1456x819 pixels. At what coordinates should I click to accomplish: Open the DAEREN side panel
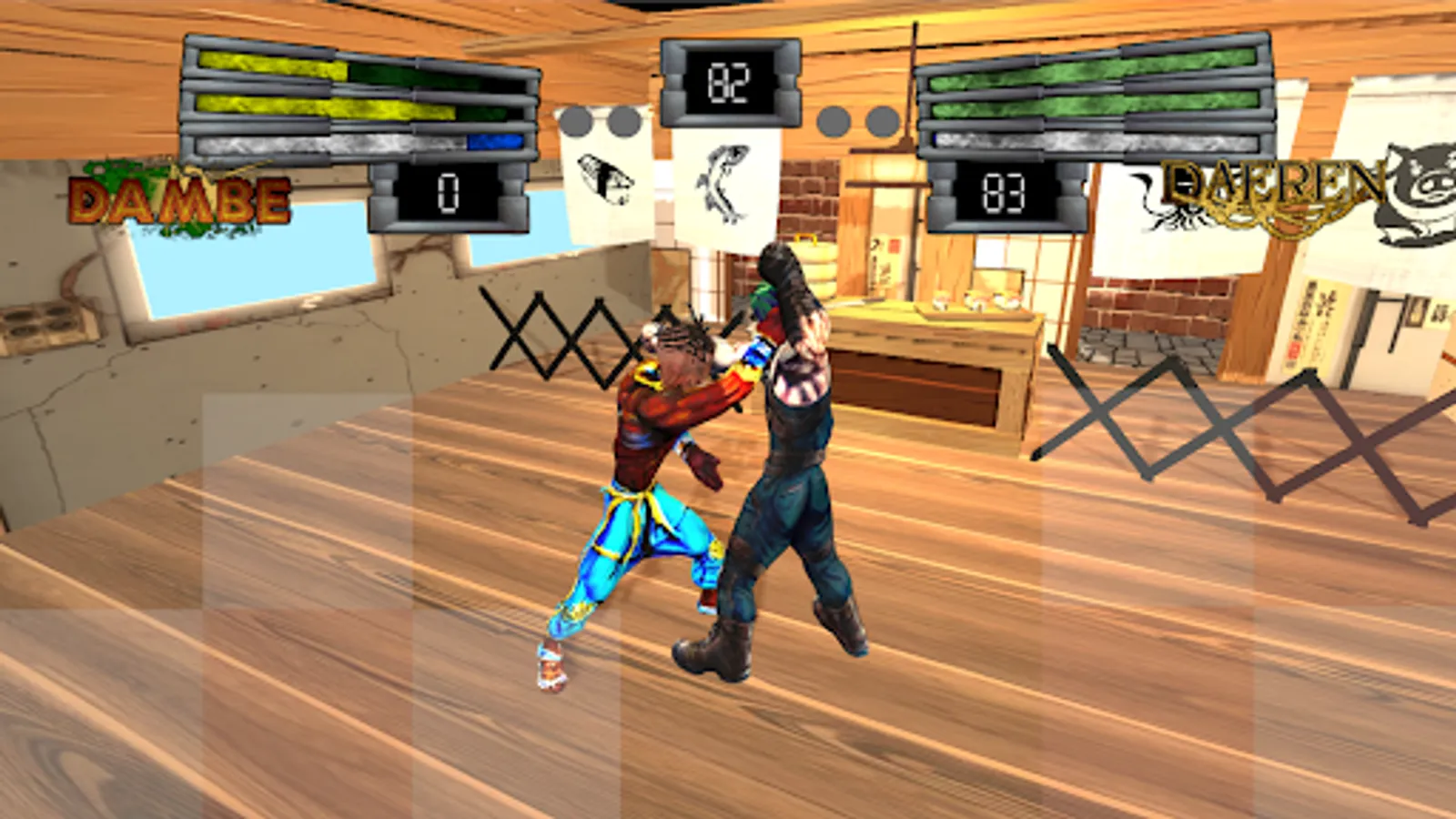(1097, 96)
